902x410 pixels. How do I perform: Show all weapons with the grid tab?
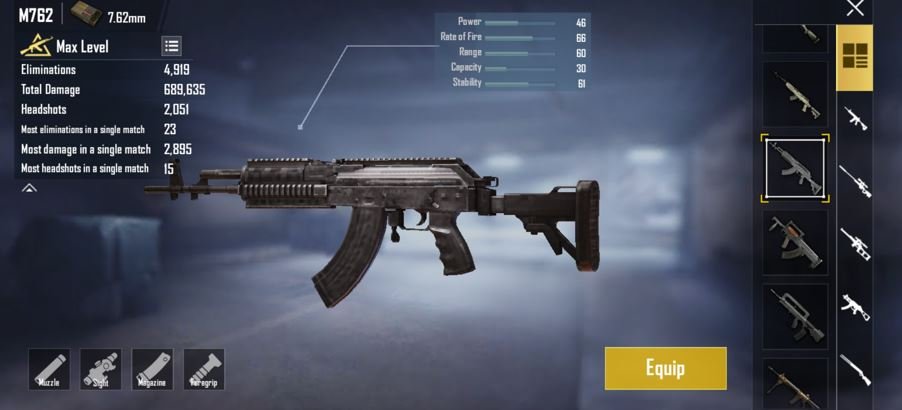click(x=855, y=56)
